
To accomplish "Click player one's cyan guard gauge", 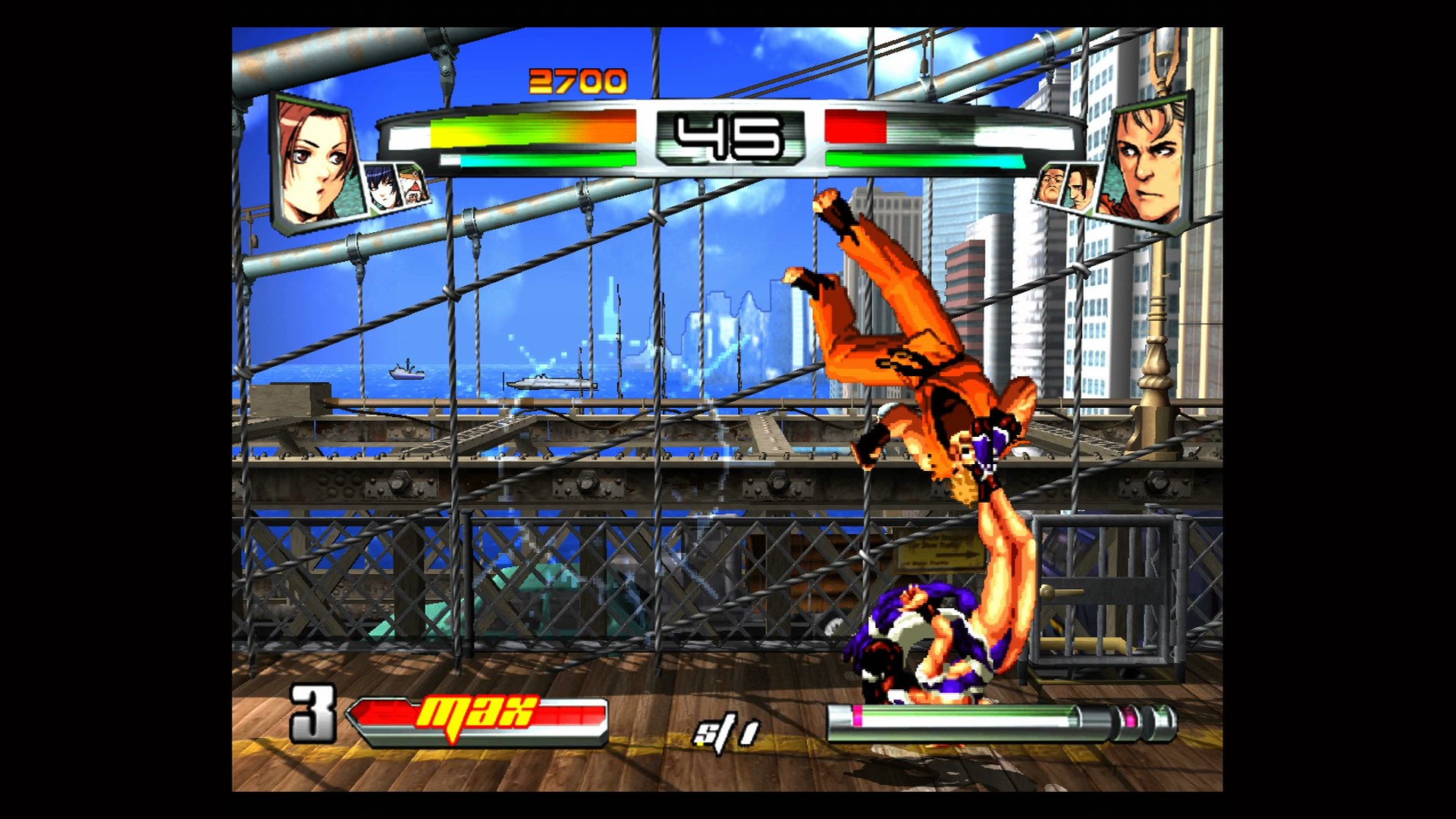I will (485, 159).
